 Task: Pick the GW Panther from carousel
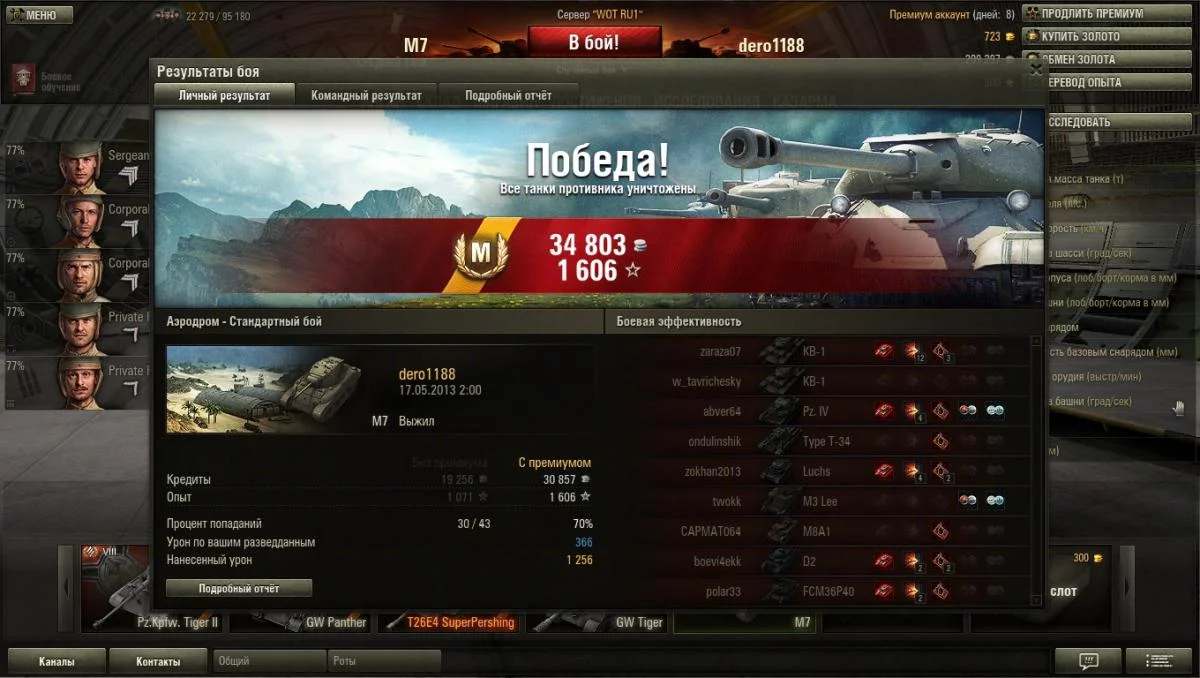[x=300, y=622]
